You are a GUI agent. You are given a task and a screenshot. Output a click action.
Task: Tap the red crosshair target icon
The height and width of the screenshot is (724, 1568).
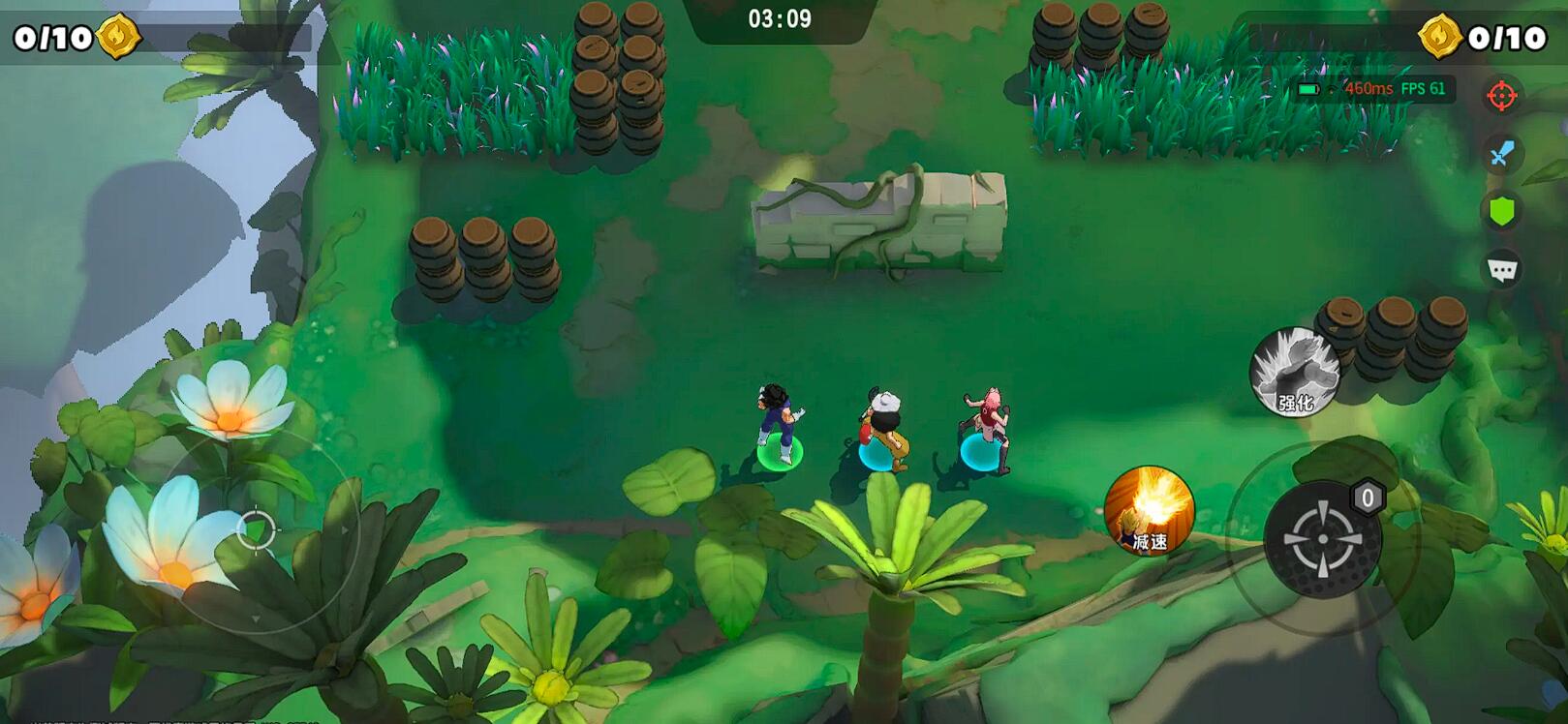pyautogui.click(x=1501, y=96)
